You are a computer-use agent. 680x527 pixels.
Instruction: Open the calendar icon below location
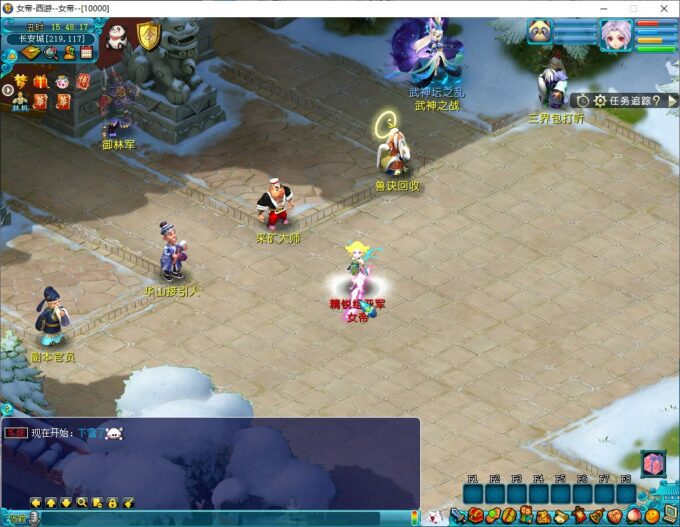tap(87, 53)
